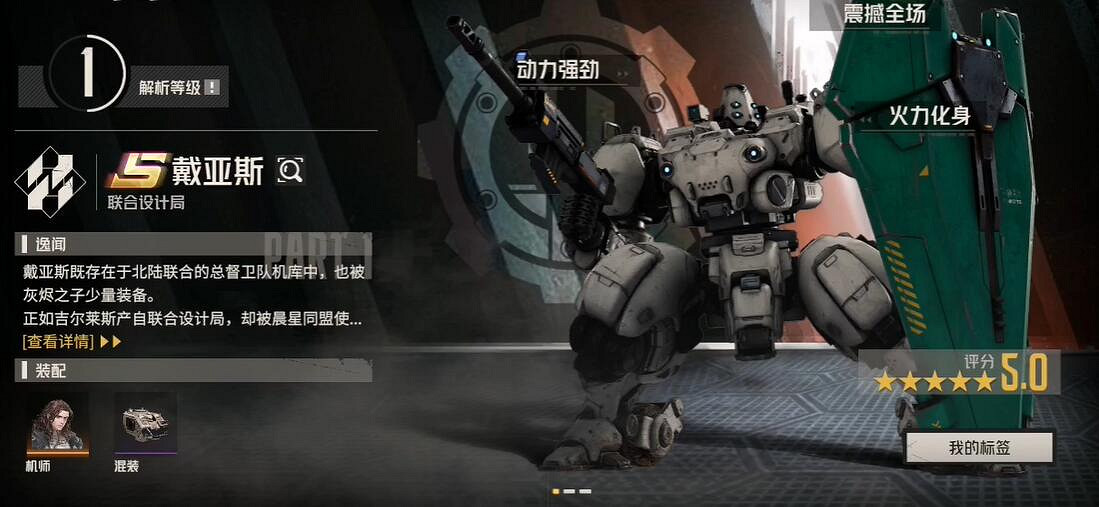
Task: Choose the 震撼全场 tag
Action: pyautogui.click(x=872, y=14)
